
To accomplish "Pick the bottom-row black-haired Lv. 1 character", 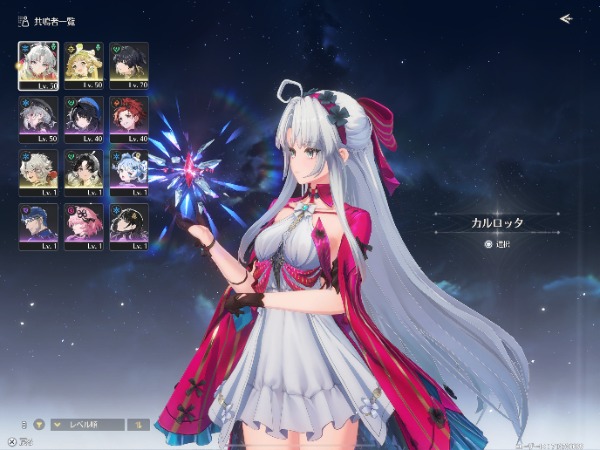I will click(129, 225).
